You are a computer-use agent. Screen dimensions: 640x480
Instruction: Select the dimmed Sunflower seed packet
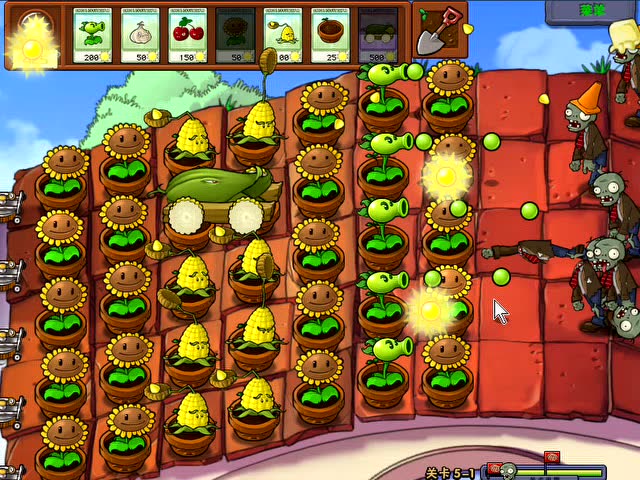pyautogui.click(x=236, y=35)
